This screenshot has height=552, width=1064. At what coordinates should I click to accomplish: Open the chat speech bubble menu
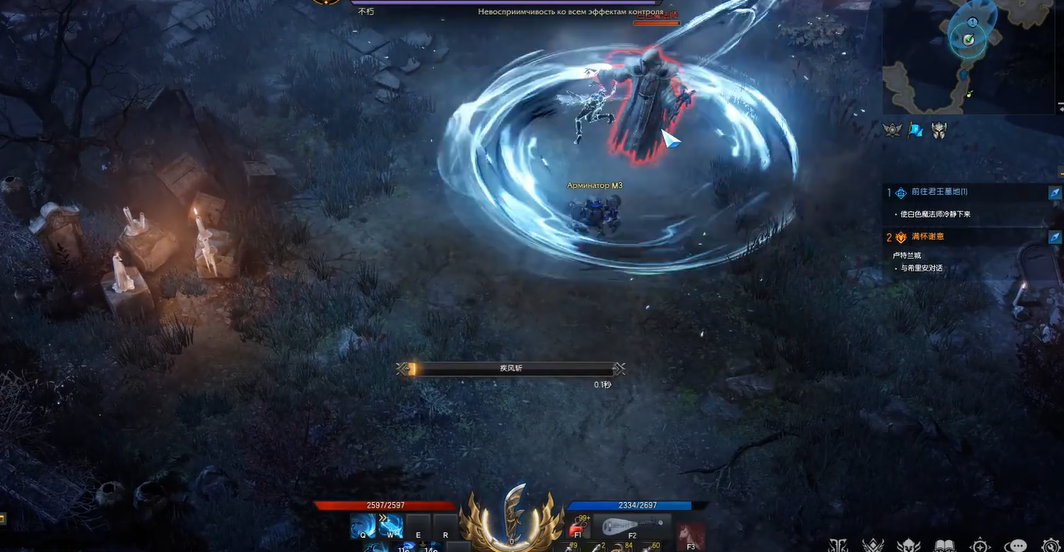coord(1015,546)
